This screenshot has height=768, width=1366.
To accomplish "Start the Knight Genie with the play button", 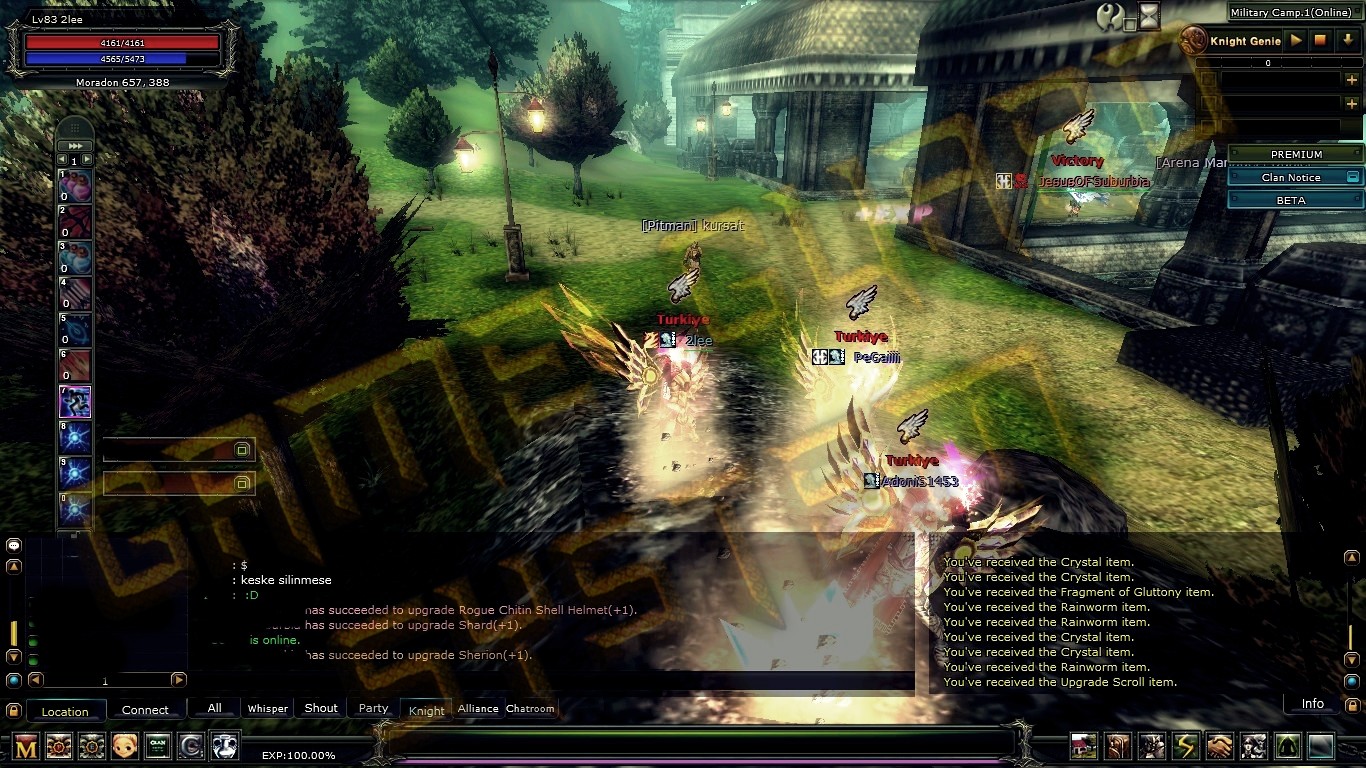I will 1296,41.
